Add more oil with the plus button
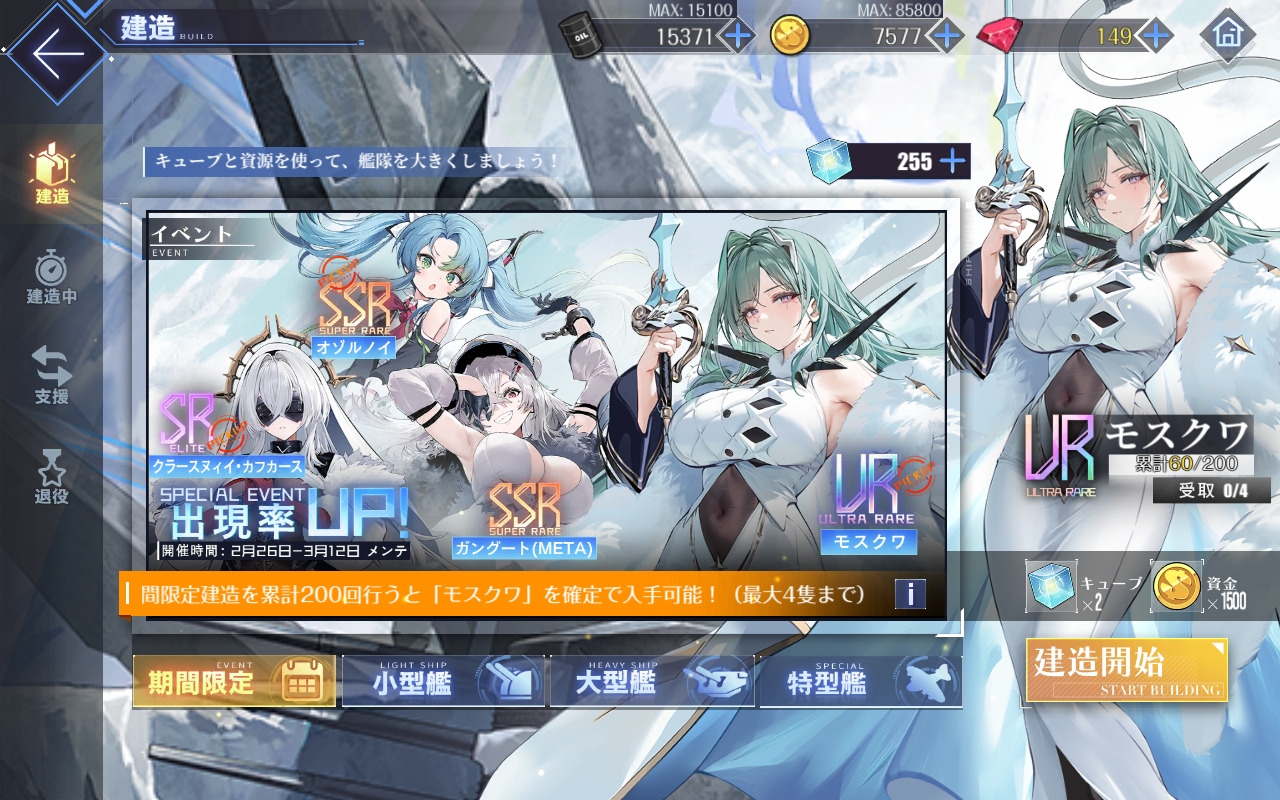Image resolution: width=1280 pixels, height=800 pixels. (738, 36)
